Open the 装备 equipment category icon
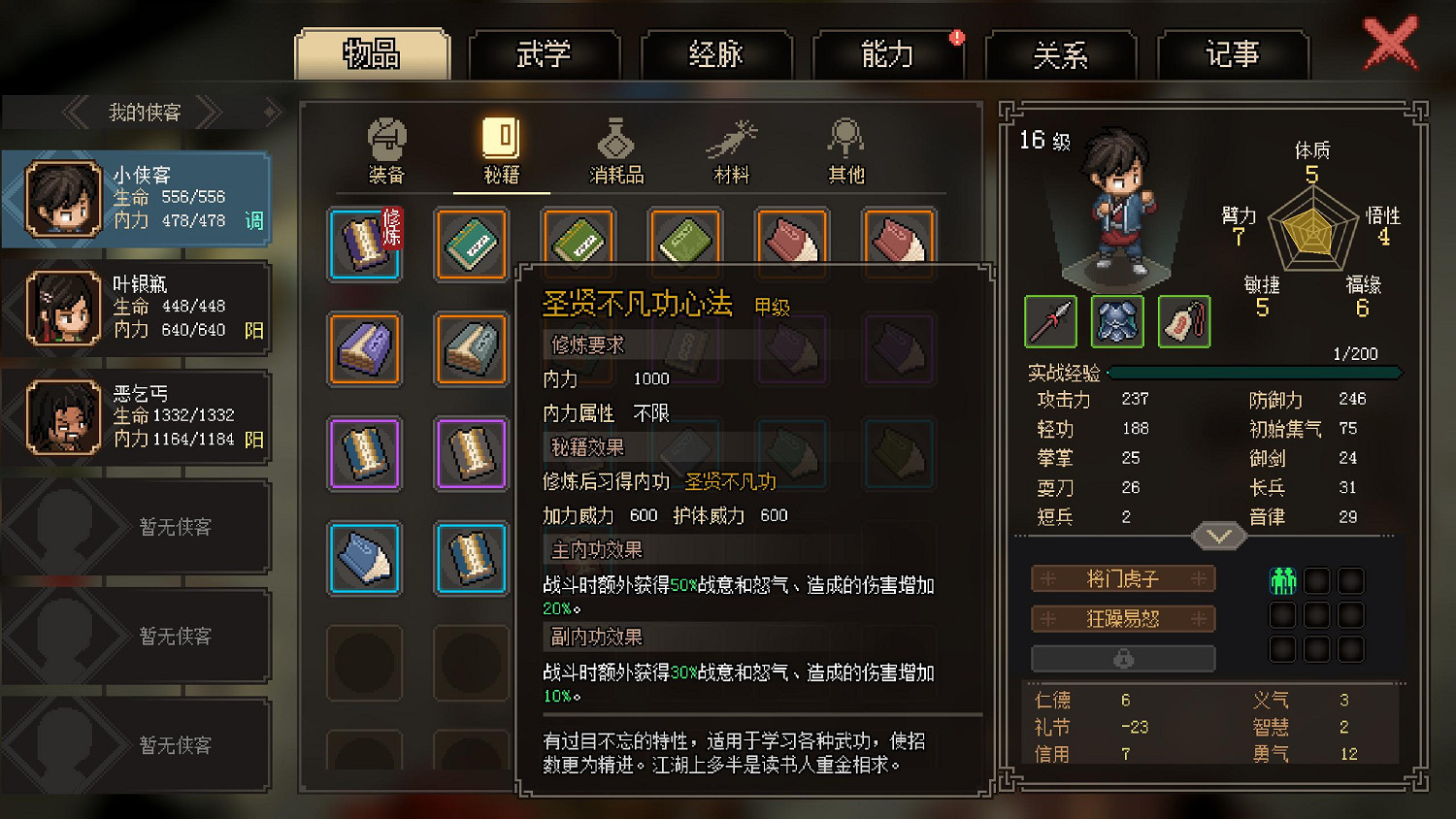 point(387,150)
